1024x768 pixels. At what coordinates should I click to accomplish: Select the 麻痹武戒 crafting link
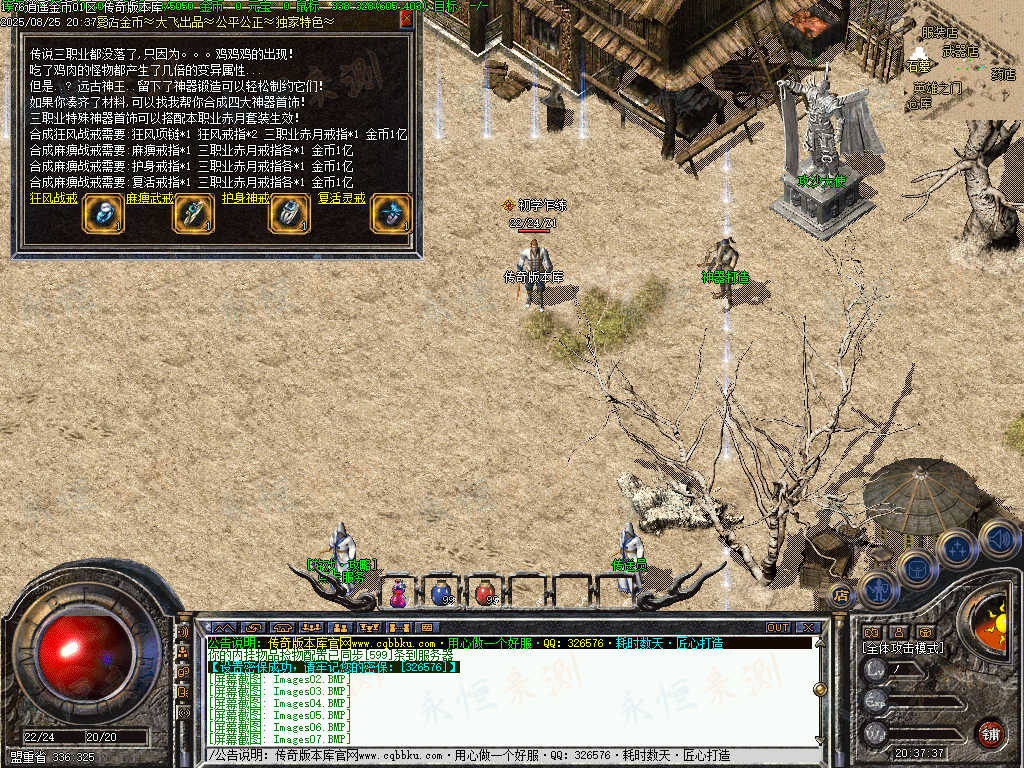tap(150, 198)
